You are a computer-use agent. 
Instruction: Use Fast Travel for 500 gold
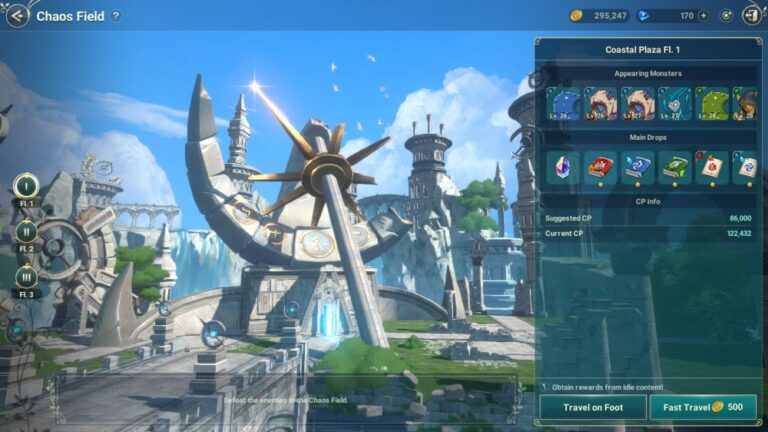[x=703, y=407]
